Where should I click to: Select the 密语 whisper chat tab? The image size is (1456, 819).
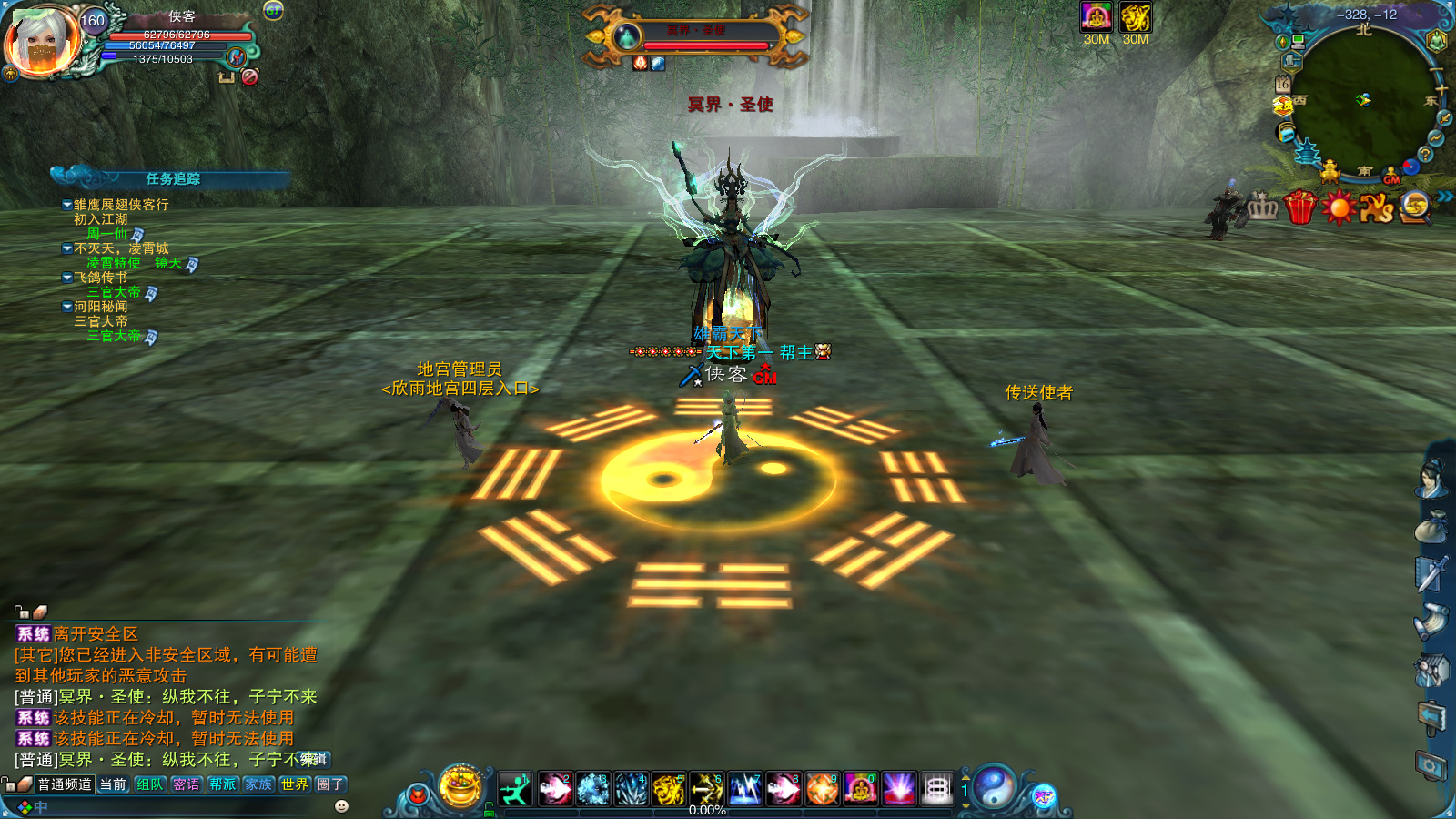(x=186, y=784)
